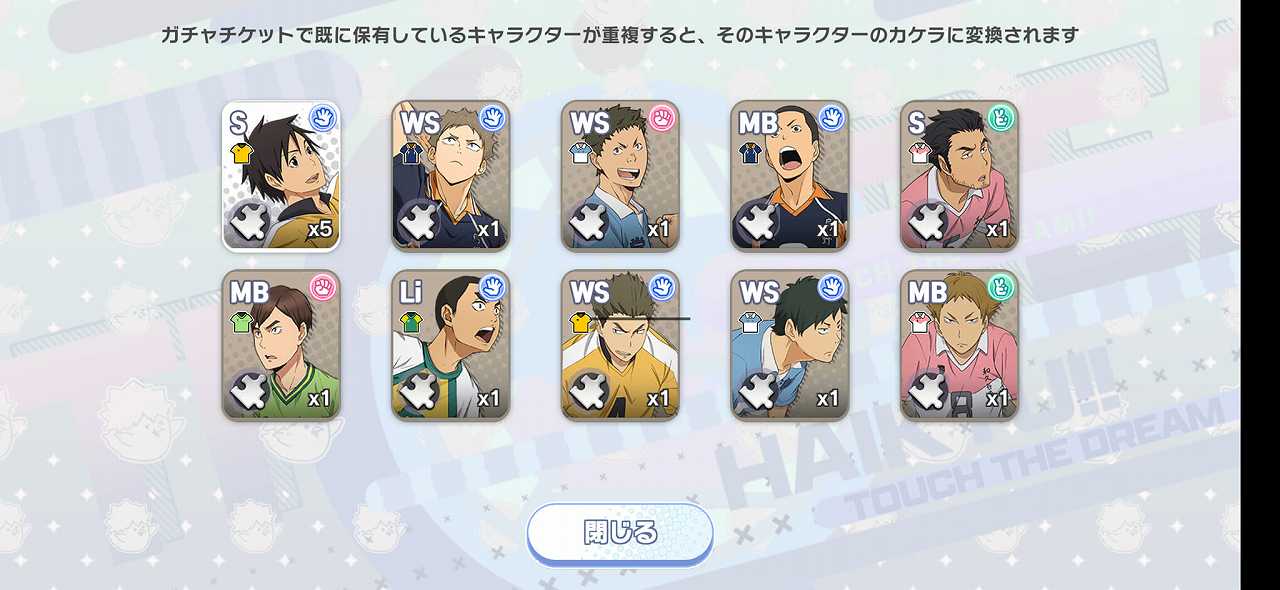Choose the shouting MB card in black-orange uniform

pyautogui.click(x=790, y=176)
